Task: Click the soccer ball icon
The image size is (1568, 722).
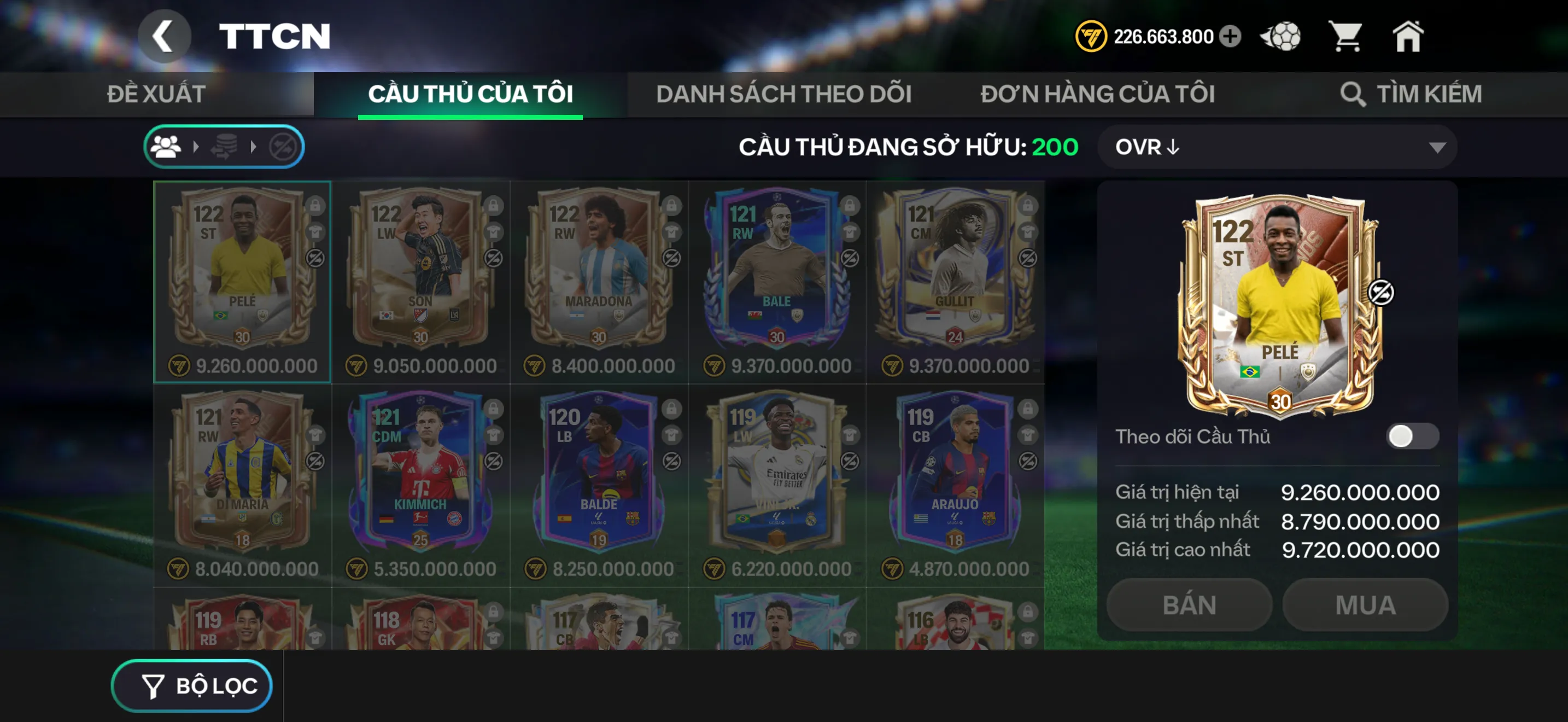Action: 1280,37
